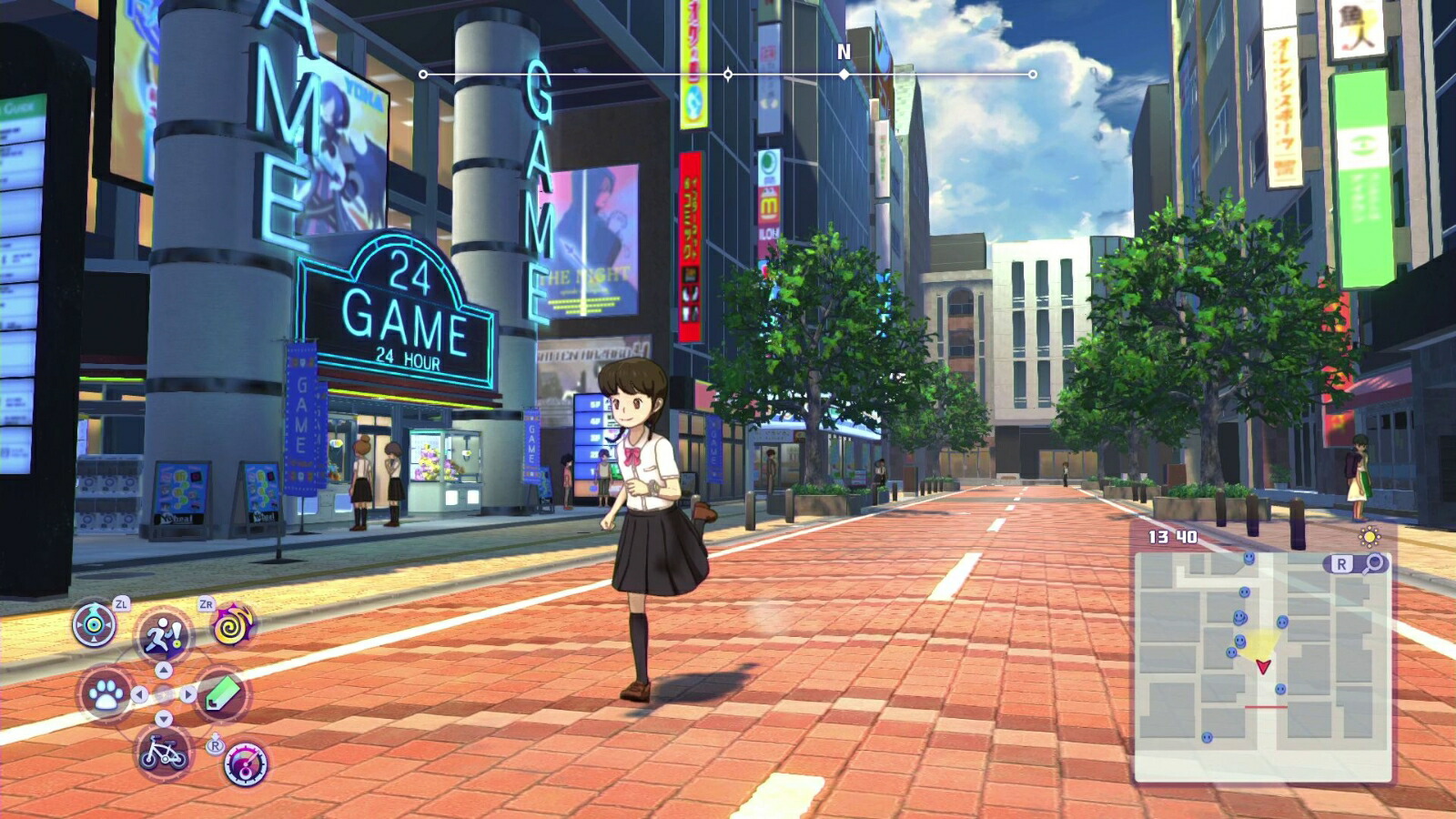Open the purple gauge meter icon

[x=246, y=764]
